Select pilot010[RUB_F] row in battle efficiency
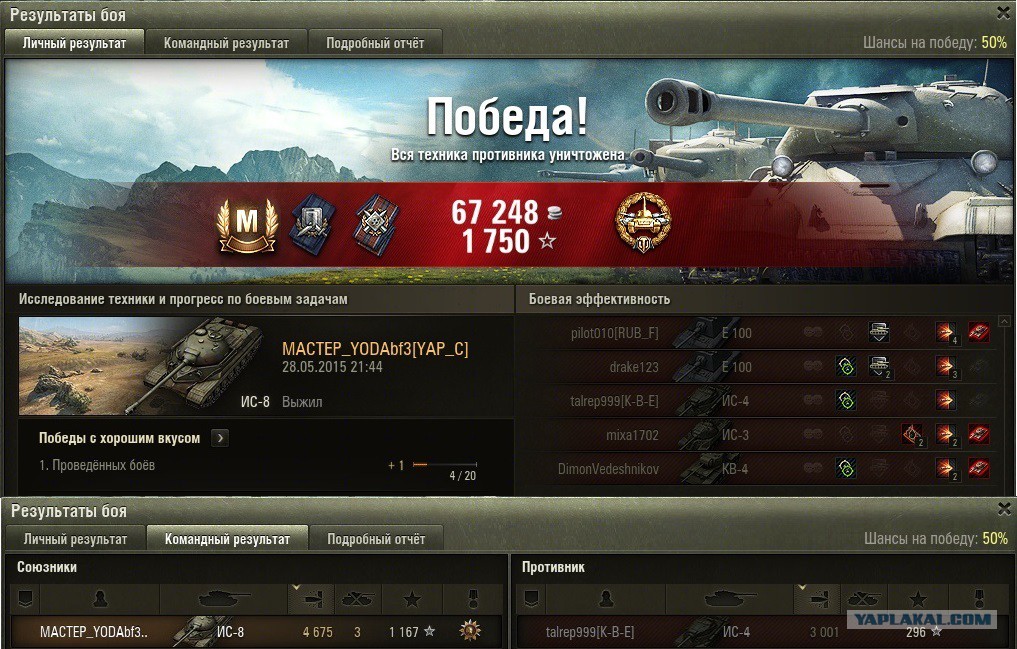This screenshot has height=649, width=1017. (760, 333)
